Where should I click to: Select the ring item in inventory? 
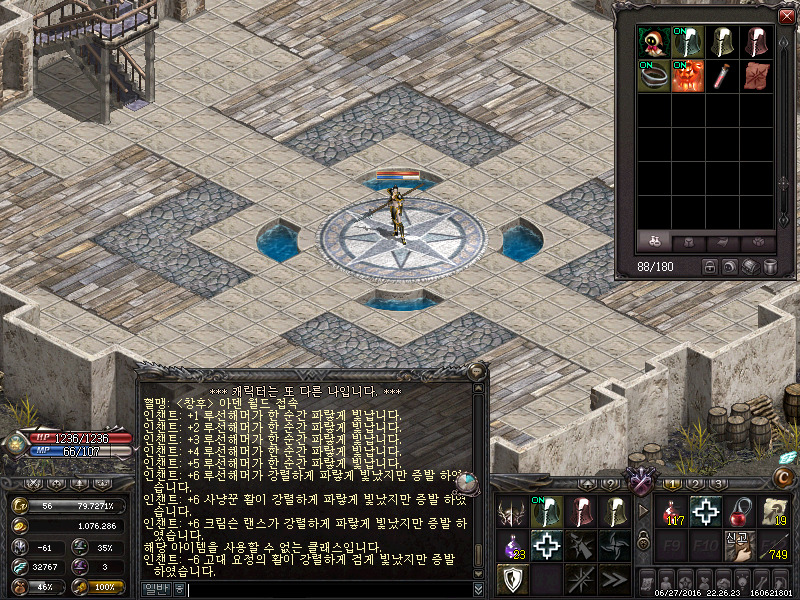point(654,76)
